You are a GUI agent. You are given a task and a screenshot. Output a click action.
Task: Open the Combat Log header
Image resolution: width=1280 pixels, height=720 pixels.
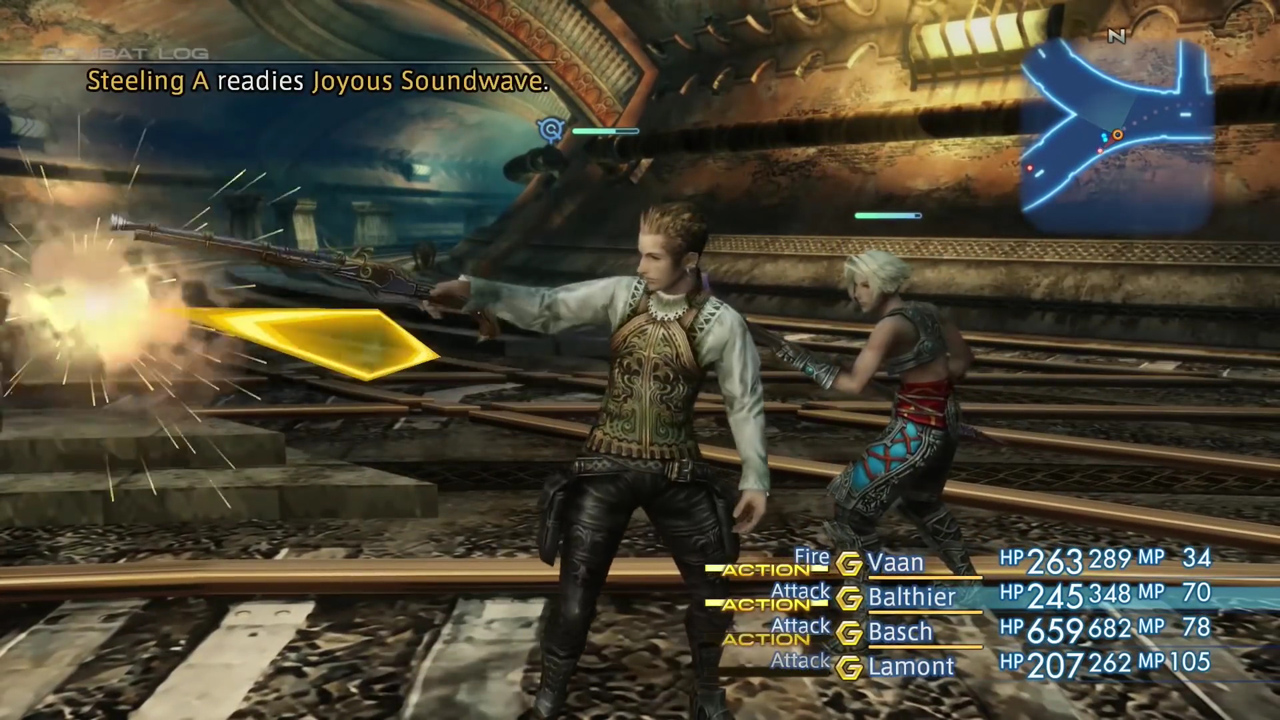coord(126,53)
